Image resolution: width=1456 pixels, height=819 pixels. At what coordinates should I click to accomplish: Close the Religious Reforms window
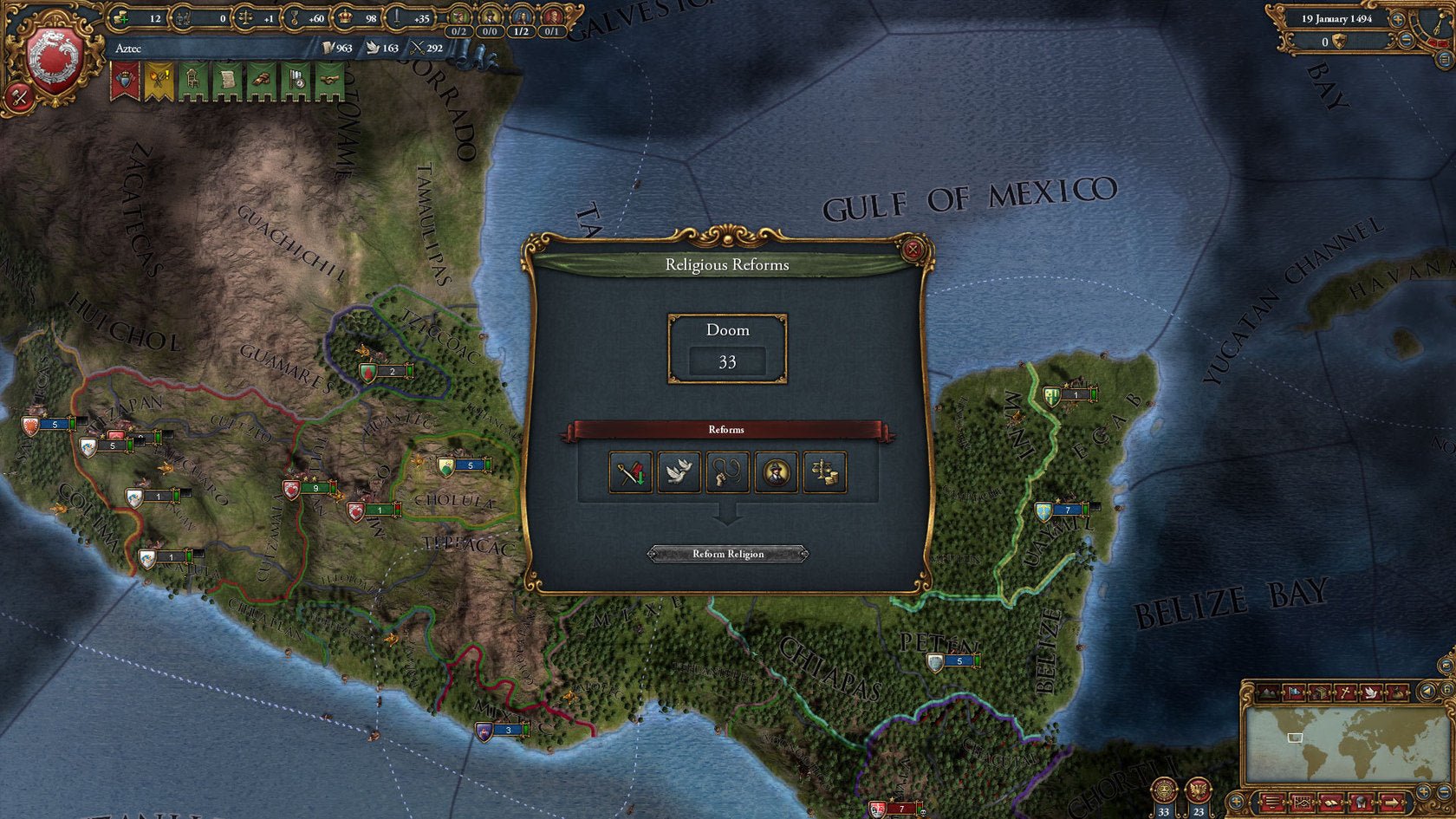(x=913, y=250)
